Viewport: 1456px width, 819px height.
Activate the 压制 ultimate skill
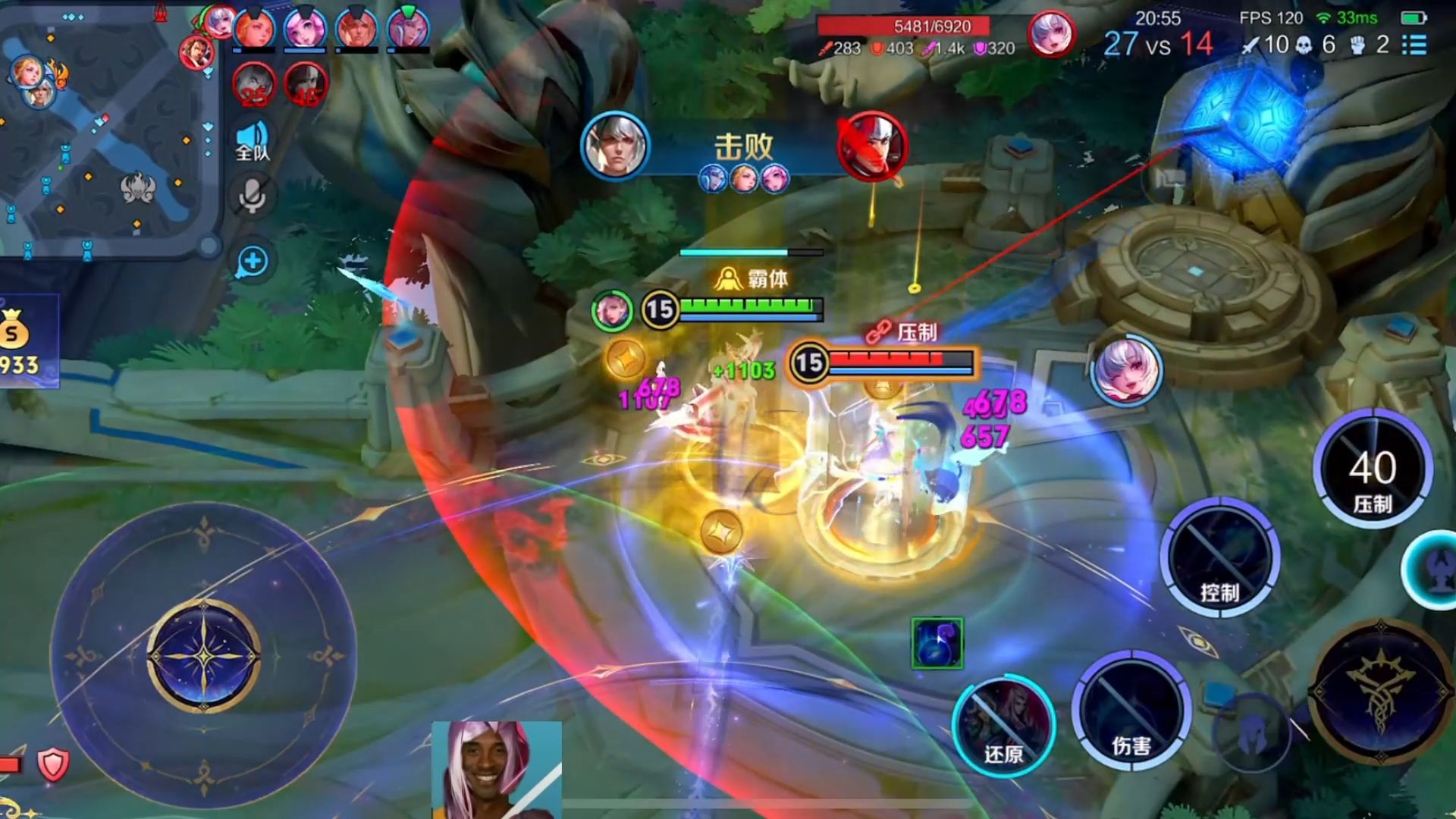pos(1372,469)
